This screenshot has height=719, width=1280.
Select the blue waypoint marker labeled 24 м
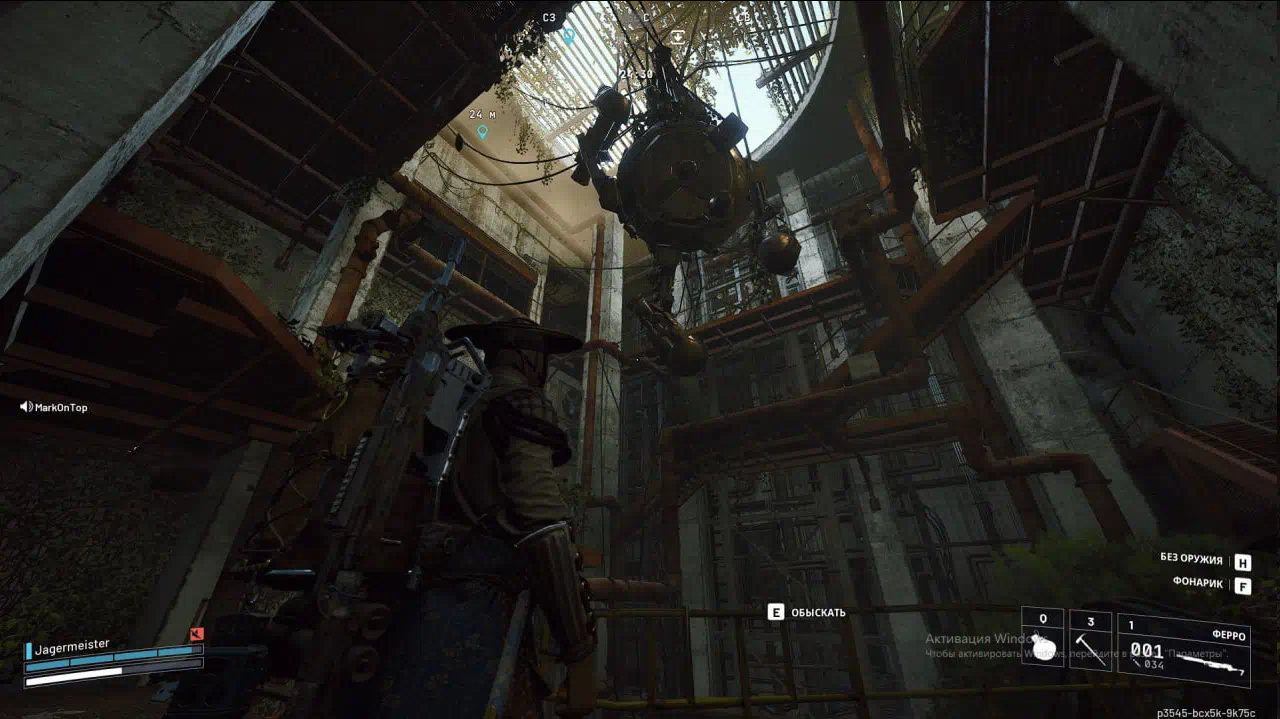[x=482, y=131]
